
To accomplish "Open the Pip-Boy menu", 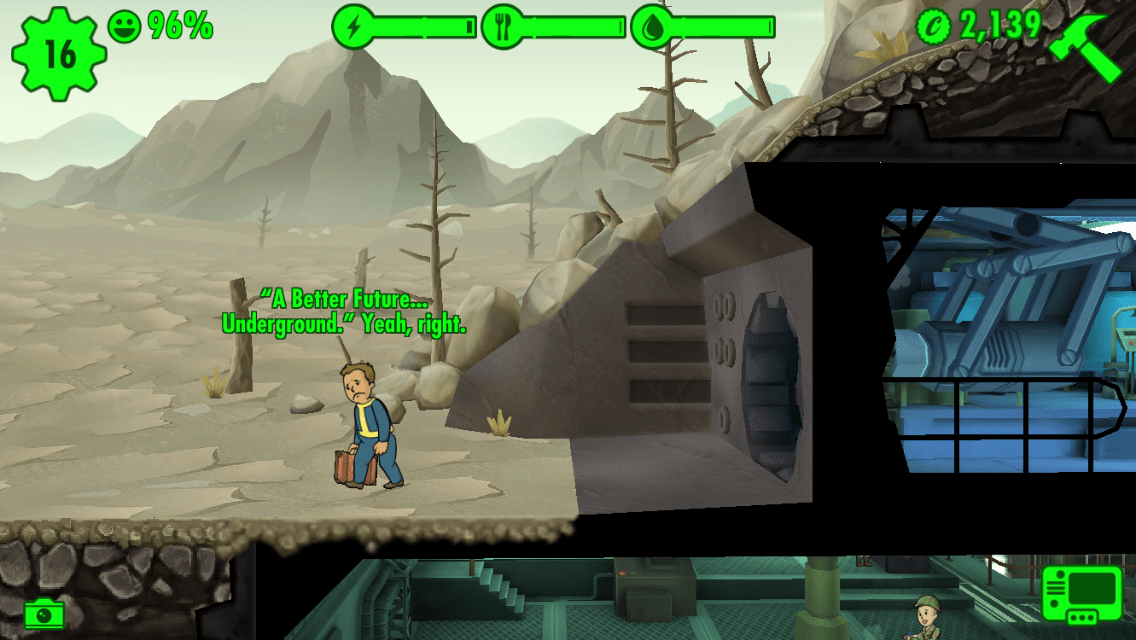I will click(1081, 593).
